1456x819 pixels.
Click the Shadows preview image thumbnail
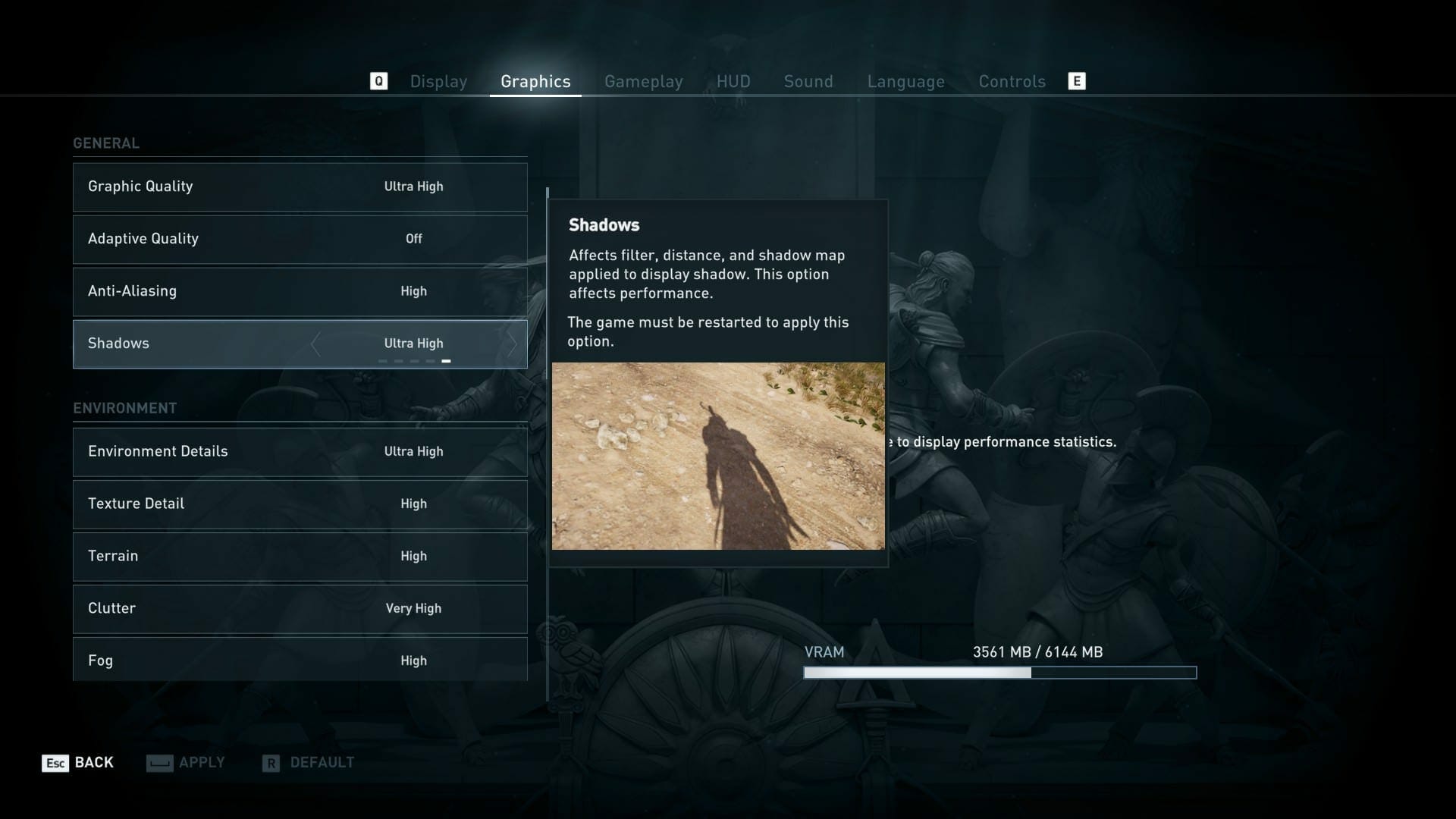pyautogui.click(x=718, y=457)
